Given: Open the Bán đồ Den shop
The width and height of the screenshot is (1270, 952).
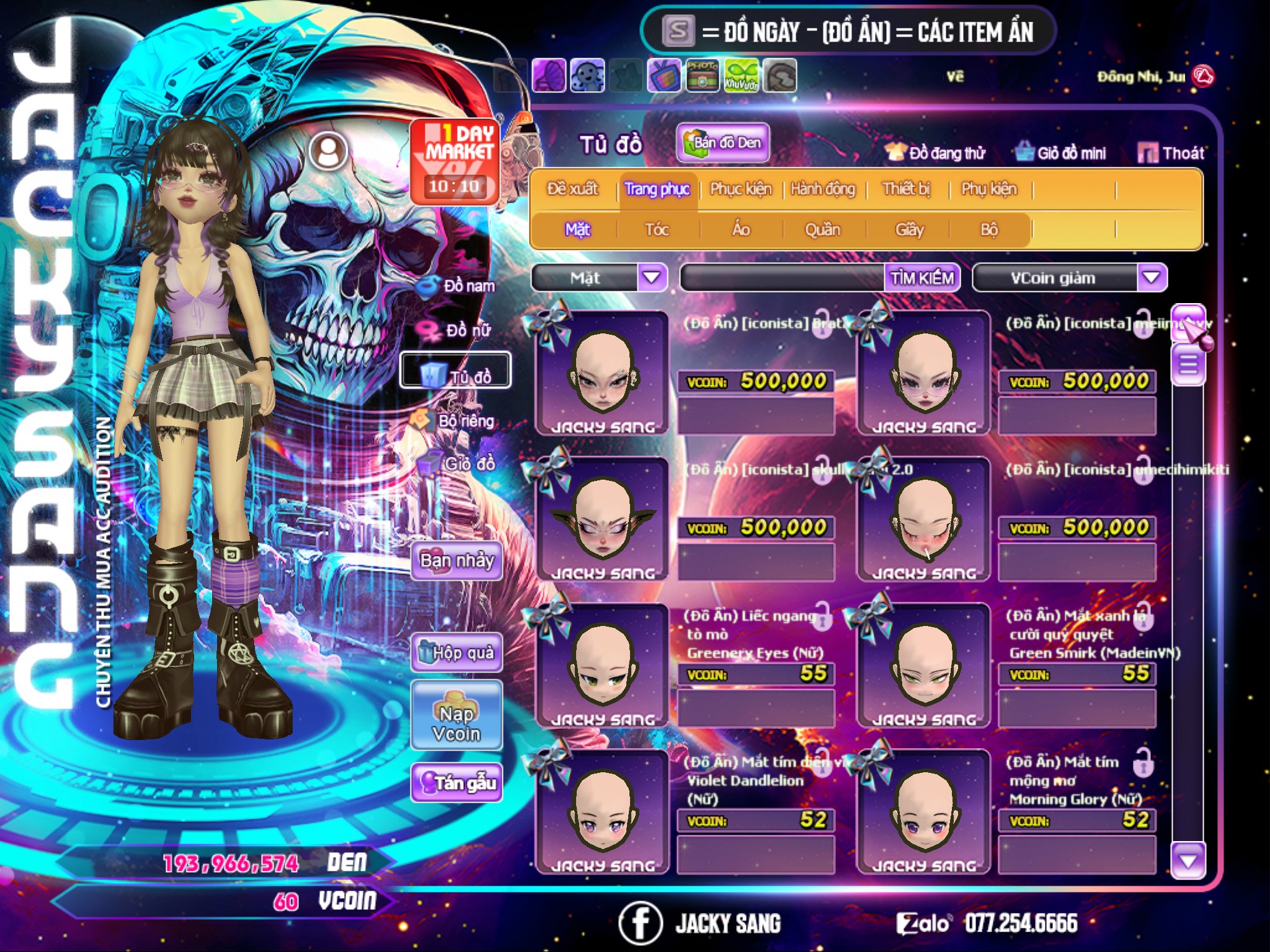Looking at the screenshot, I should tap(723, 143).
